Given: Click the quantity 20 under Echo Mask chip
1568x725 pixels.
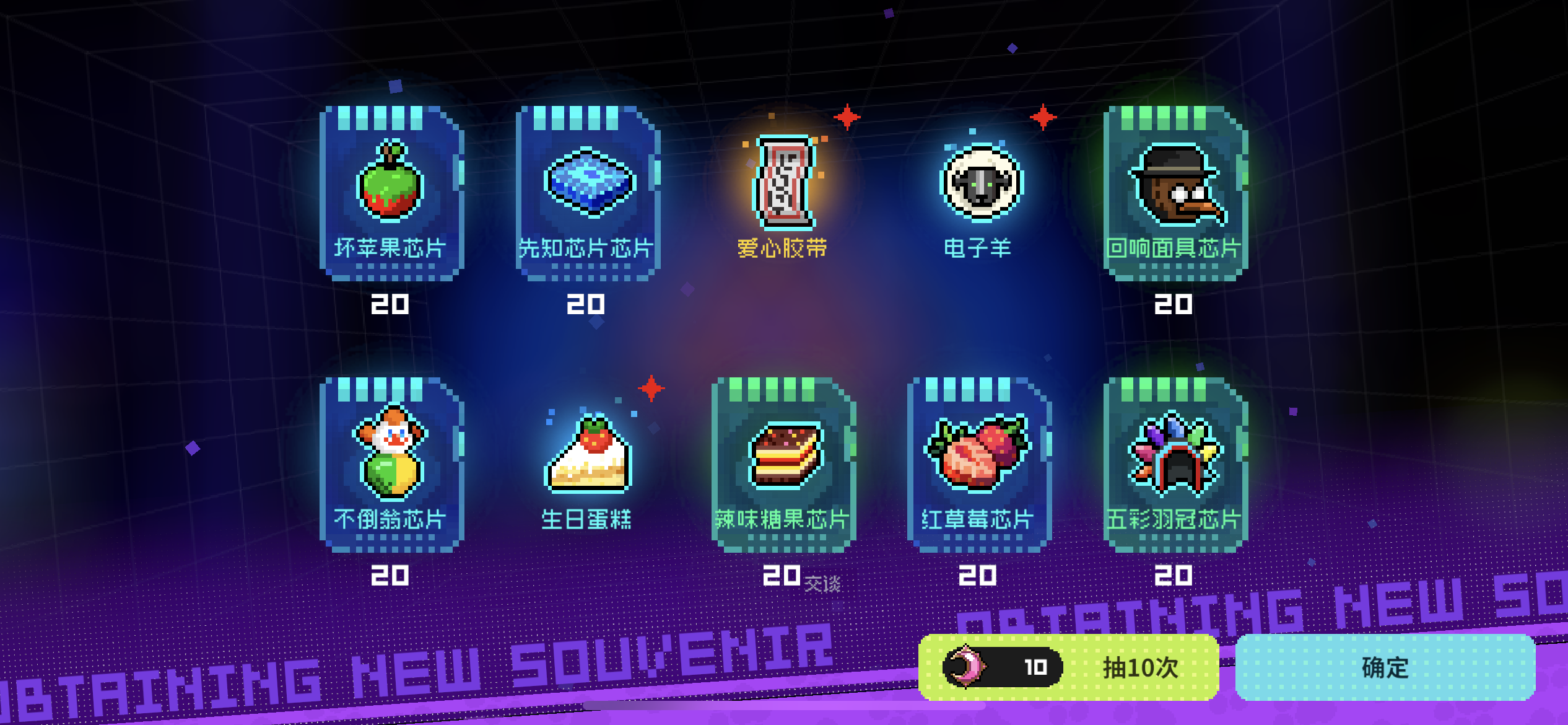Looking at the screenshot, I should click(x=1174, y=304).
